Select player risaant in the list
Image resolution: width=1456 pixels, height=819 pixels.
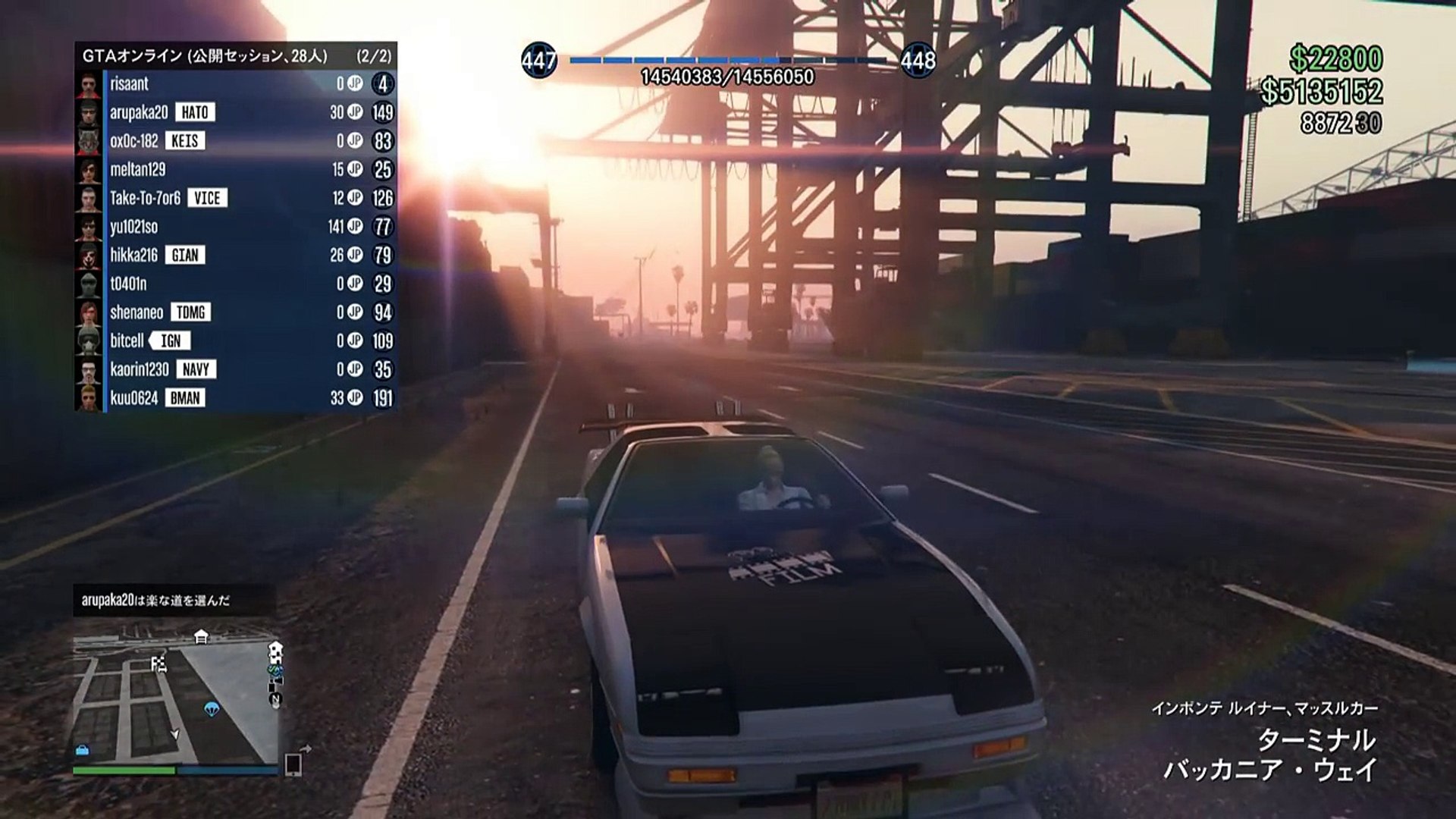point(235,83)
